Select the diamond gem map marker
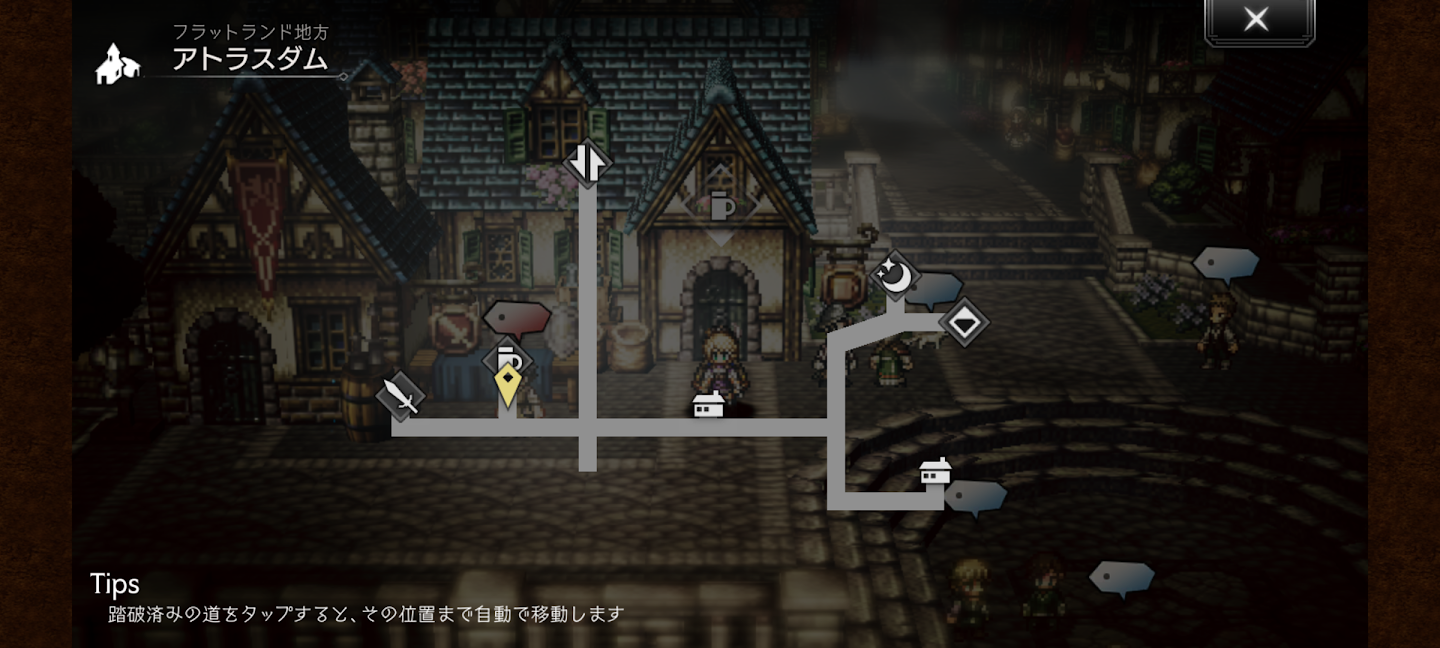 963,322
